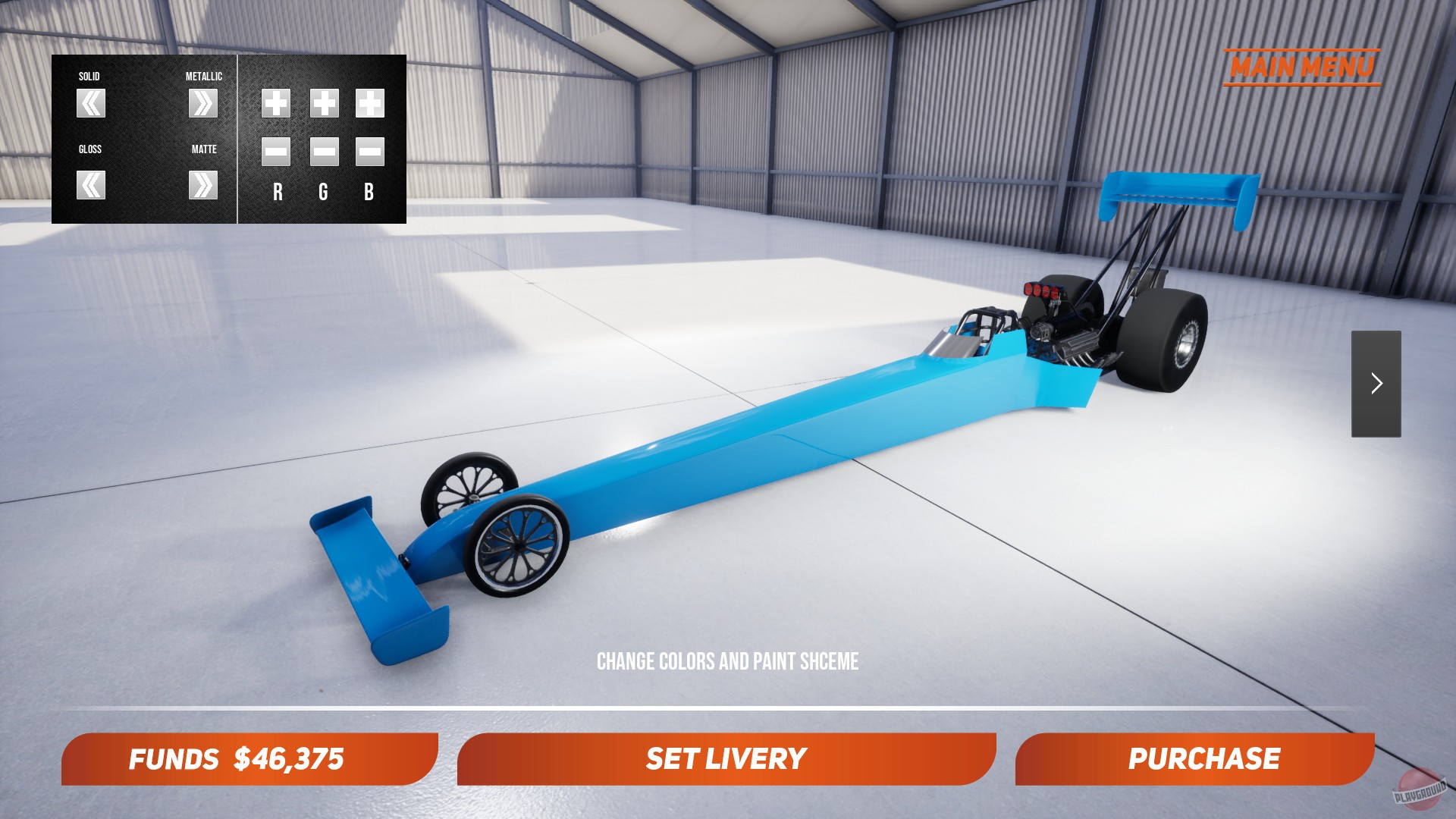Screen dimensions: 1456x819
Task: Toggle the Matte paint finish
Action: (x=203, y=184)
